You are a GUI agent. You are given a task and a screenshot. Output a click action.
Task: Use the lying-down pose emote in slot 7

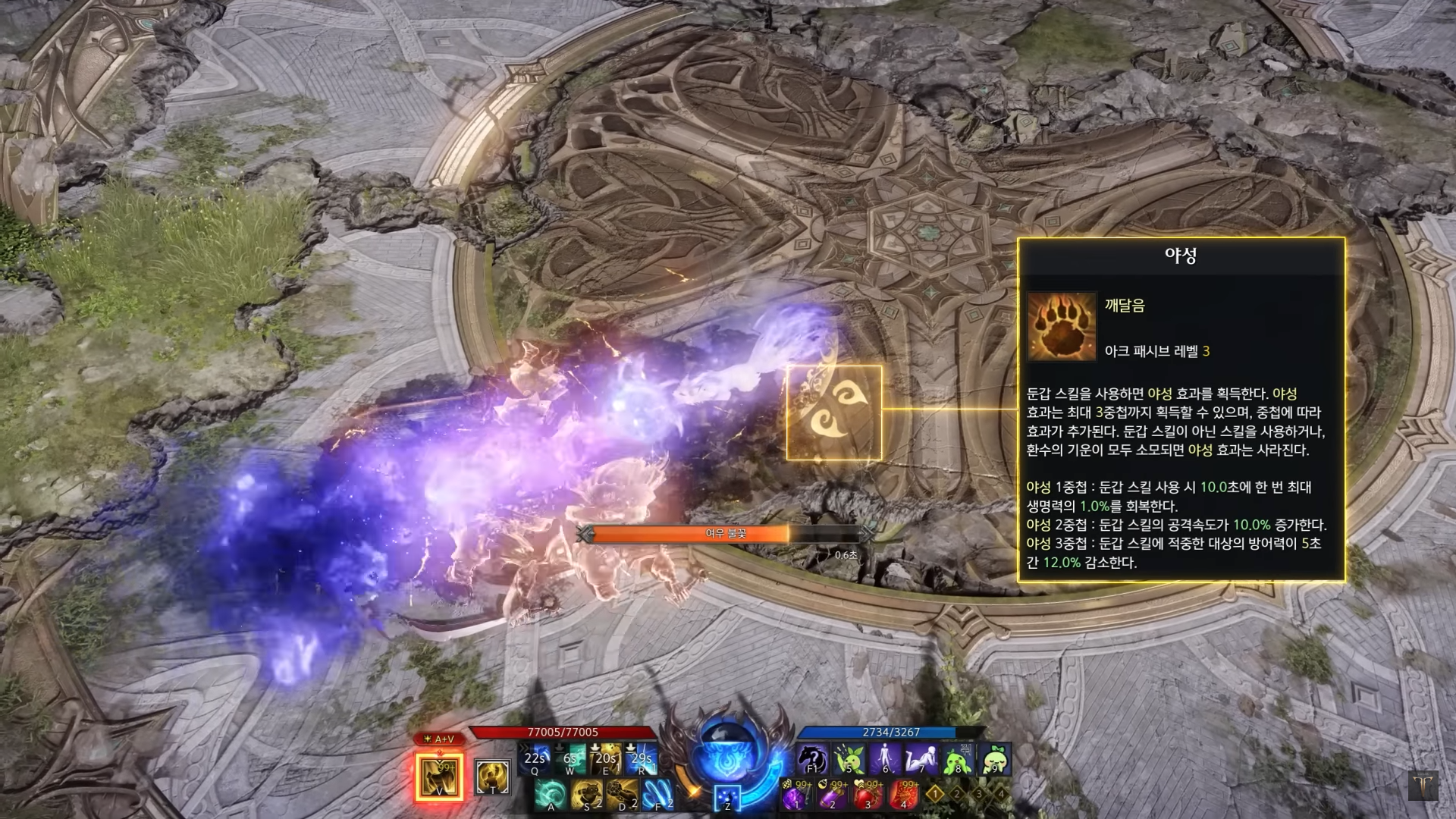(x=921, y=759)
